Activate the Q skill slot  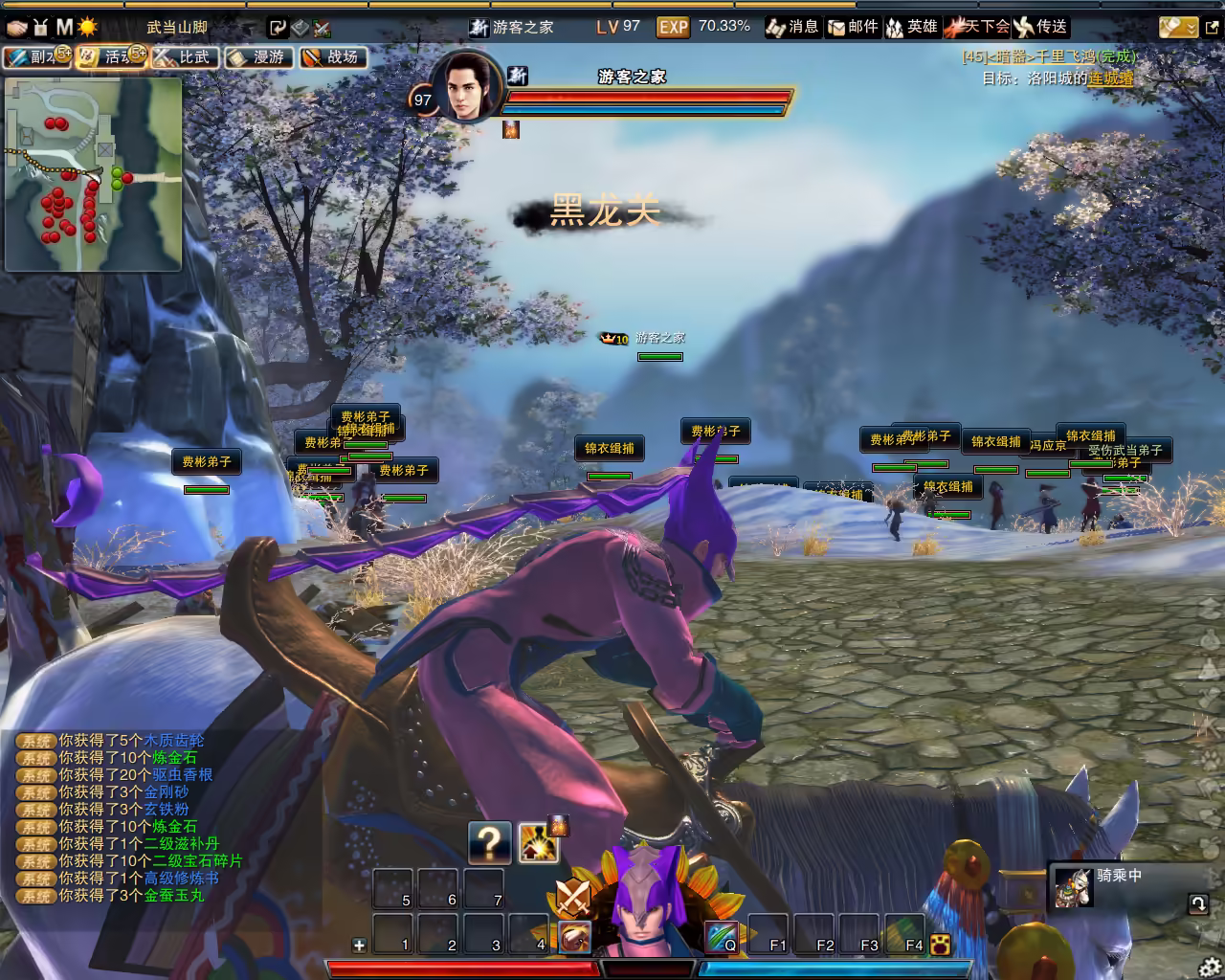pyautogui.click(x=722, y=937)
